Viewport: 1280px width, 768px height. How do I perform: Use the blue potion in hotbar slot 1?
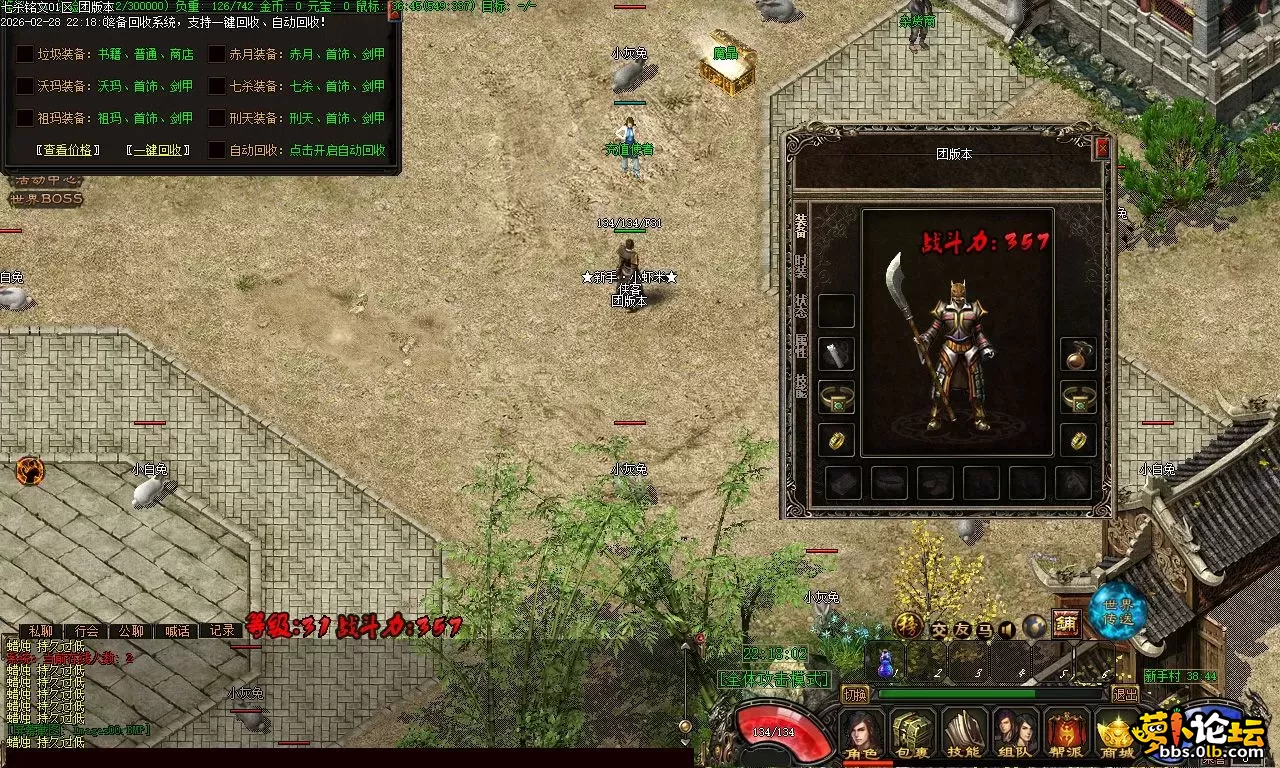885,662
